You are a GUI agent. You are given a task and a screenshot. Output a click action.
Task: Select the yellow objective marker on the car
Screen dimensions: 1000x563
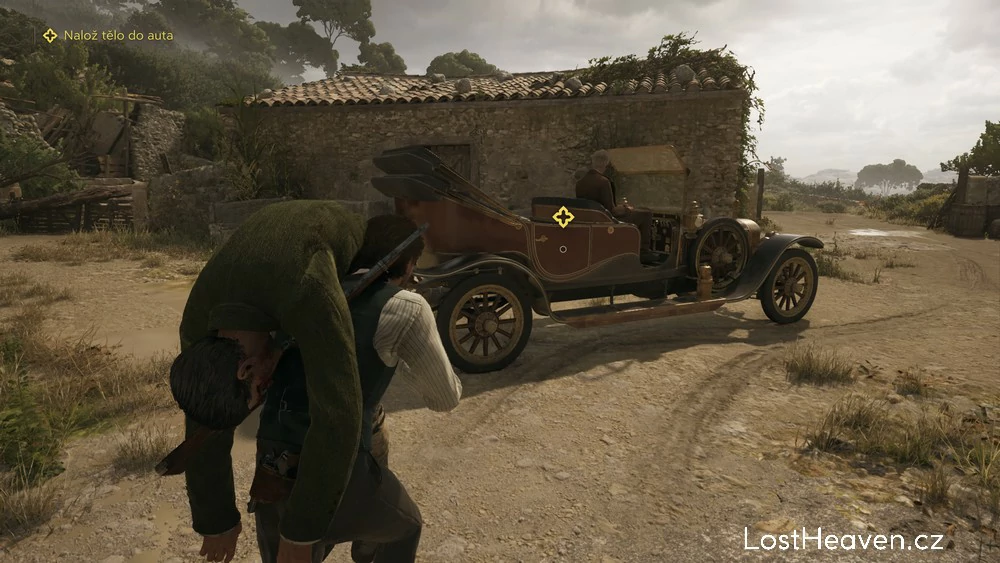point(563,216)
